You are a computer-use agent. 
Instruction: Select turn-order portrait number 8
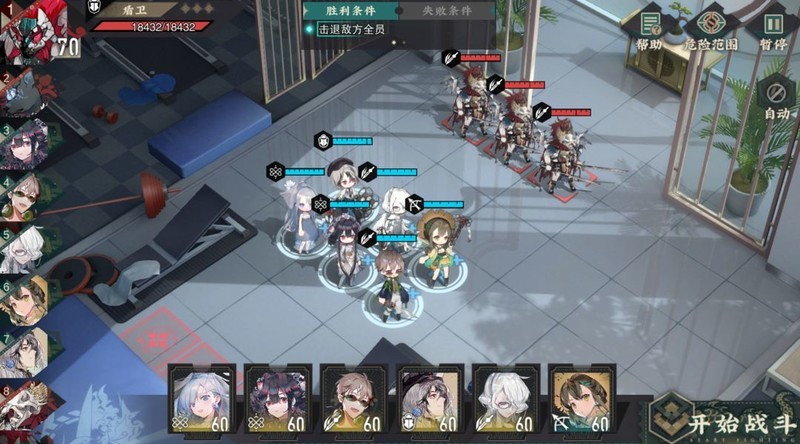coord(22,405)
